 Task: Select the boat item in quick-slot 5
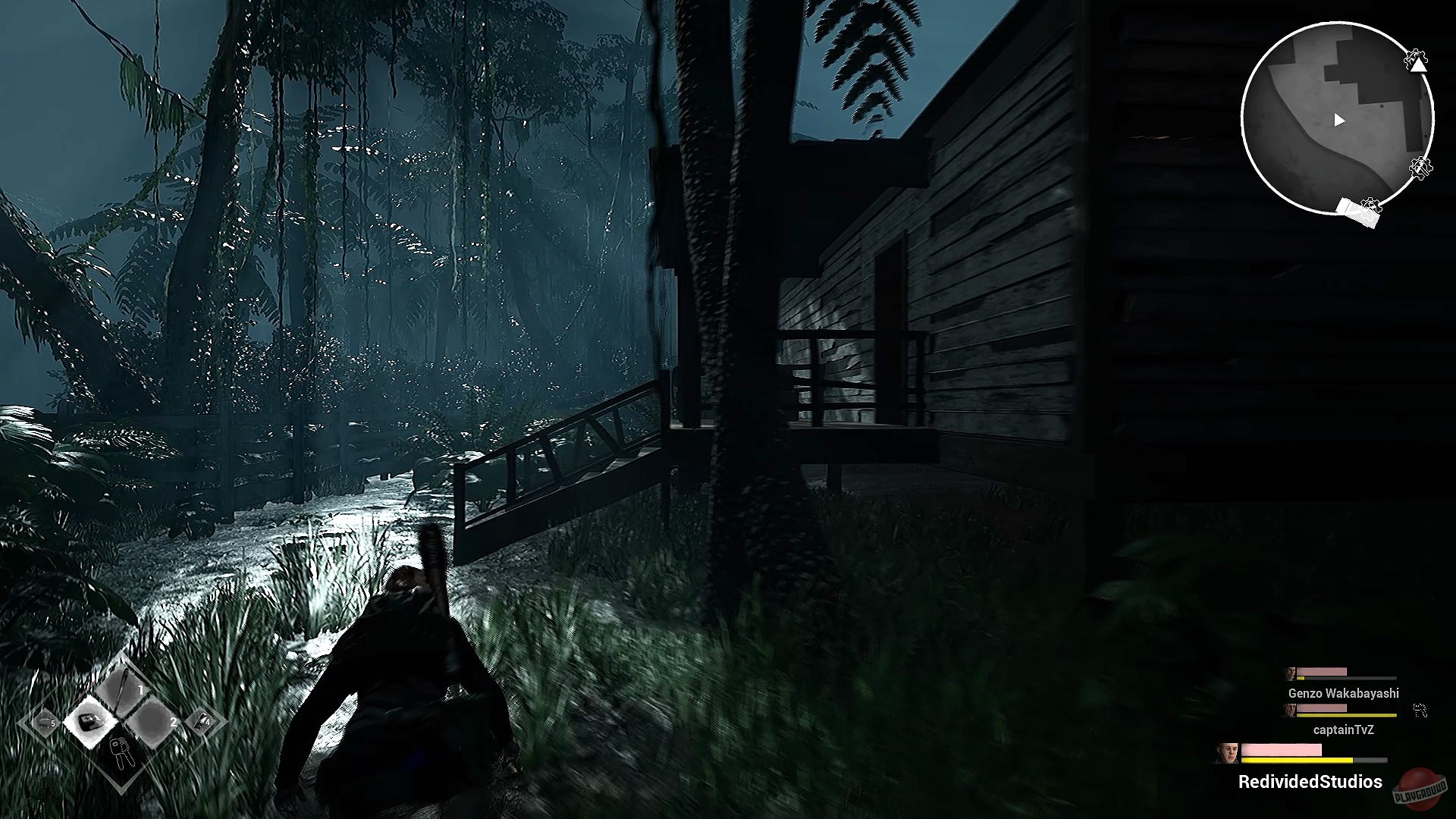pos(45,723)
